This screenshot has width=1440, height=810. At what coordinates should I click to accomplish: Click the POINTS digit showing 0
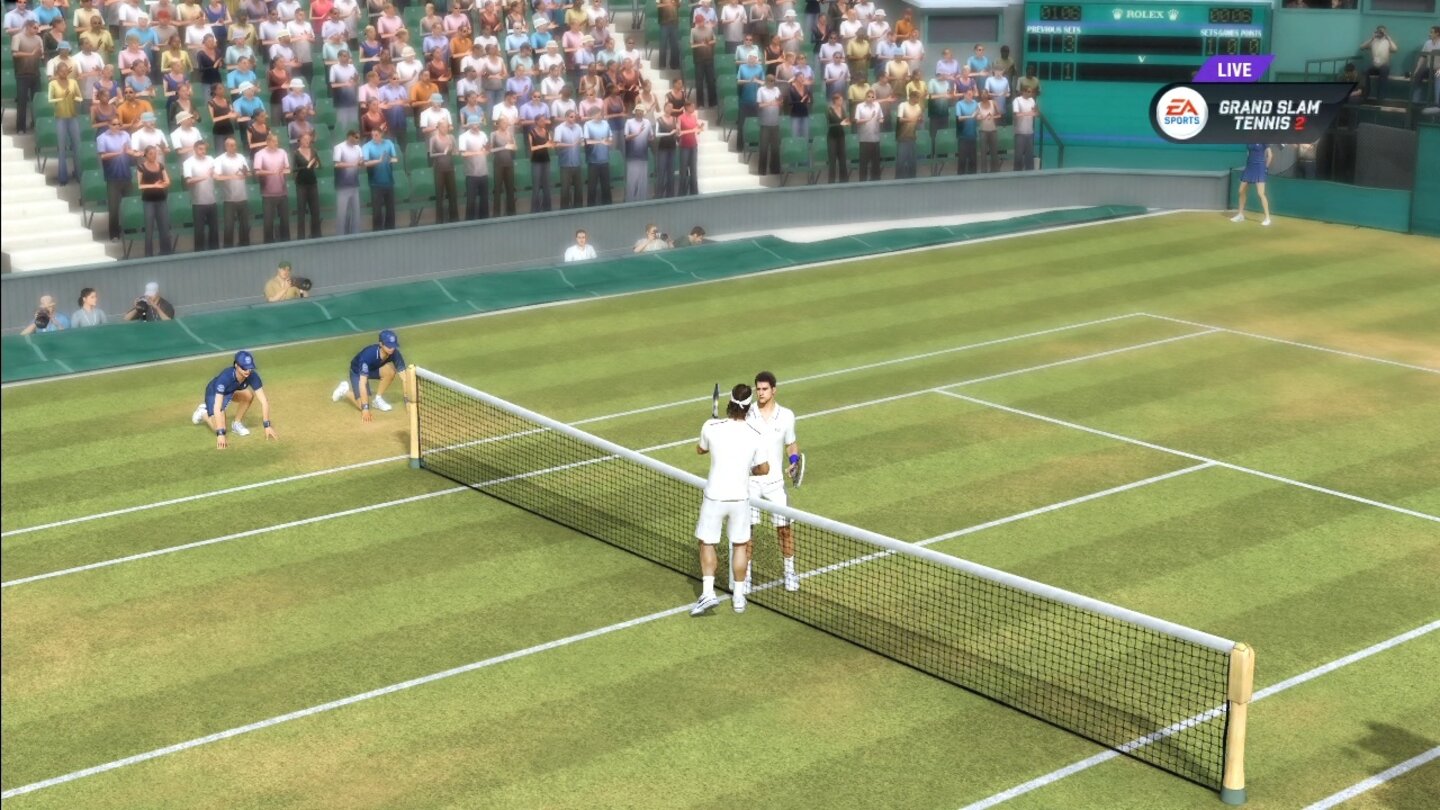click(1253, 45)
